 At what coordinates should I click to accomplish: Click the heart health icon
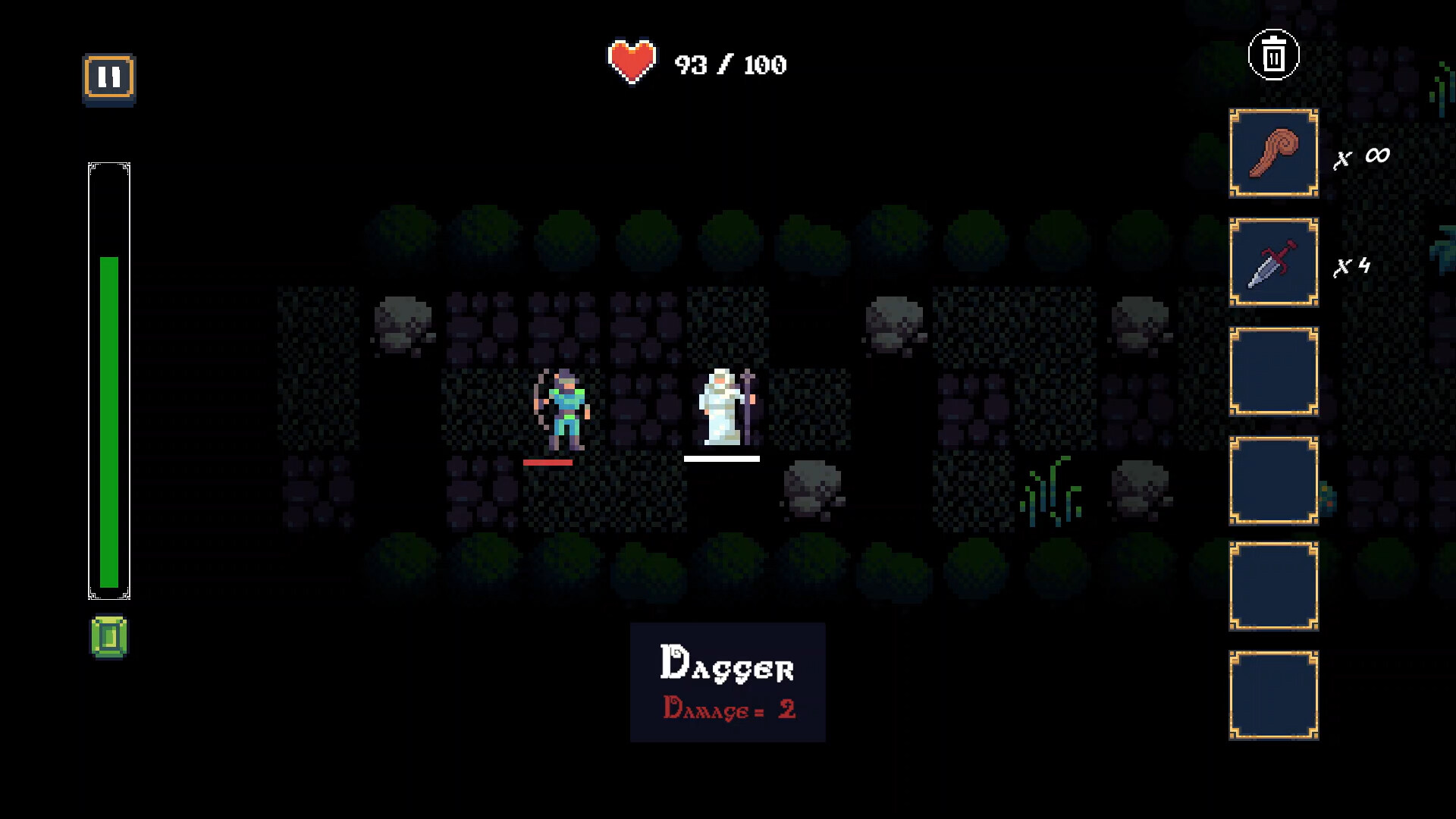pos(632,61)
